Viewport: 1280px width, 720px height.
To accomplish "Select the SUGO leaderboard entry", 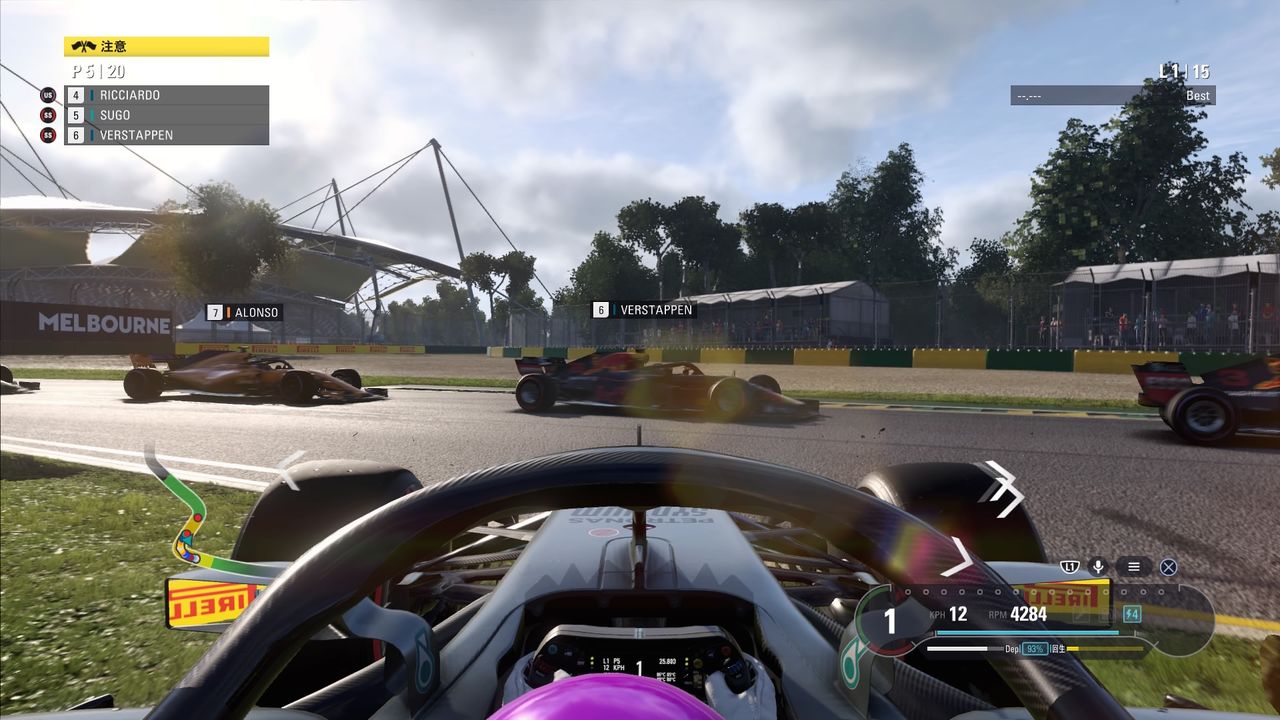I will point(150,114).
